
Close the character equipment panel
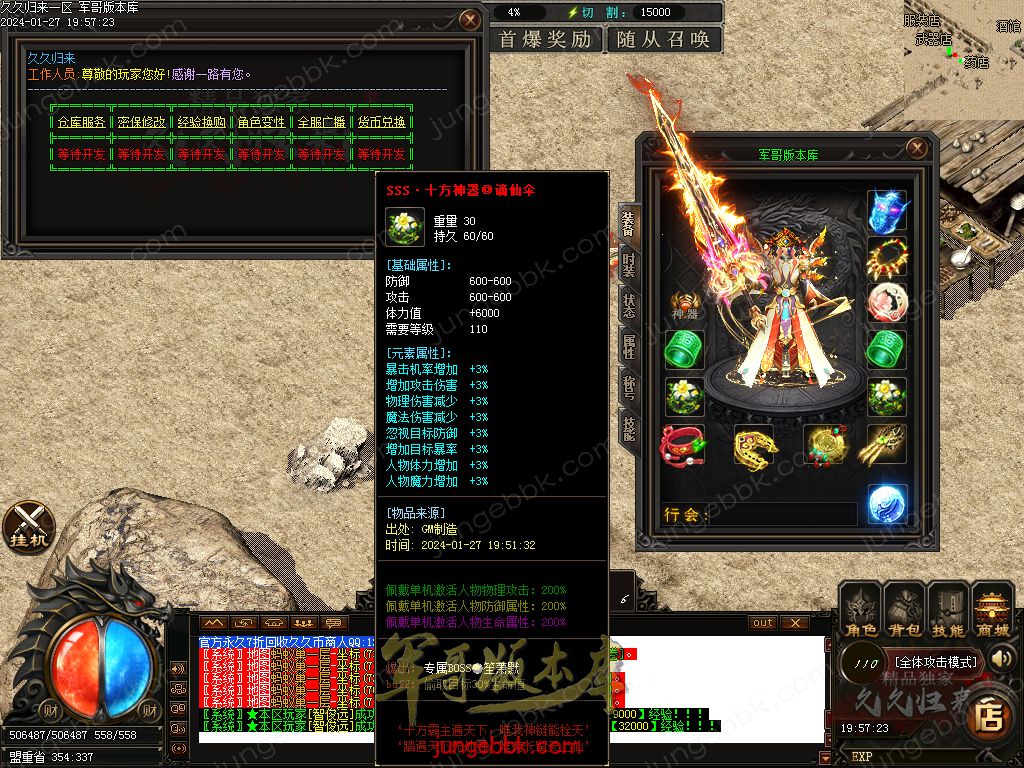[916, 149]
